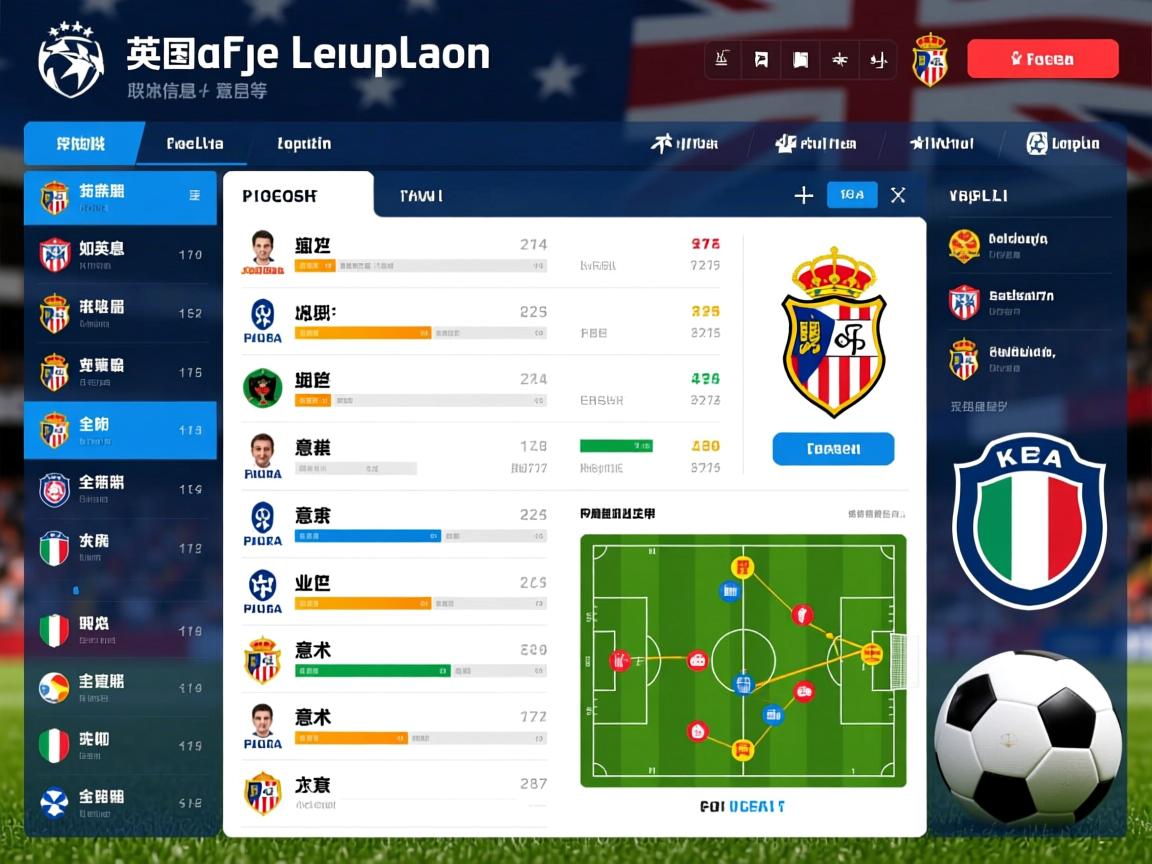
Task: Click the red button in the header
Action: (x=1042, y=59)
